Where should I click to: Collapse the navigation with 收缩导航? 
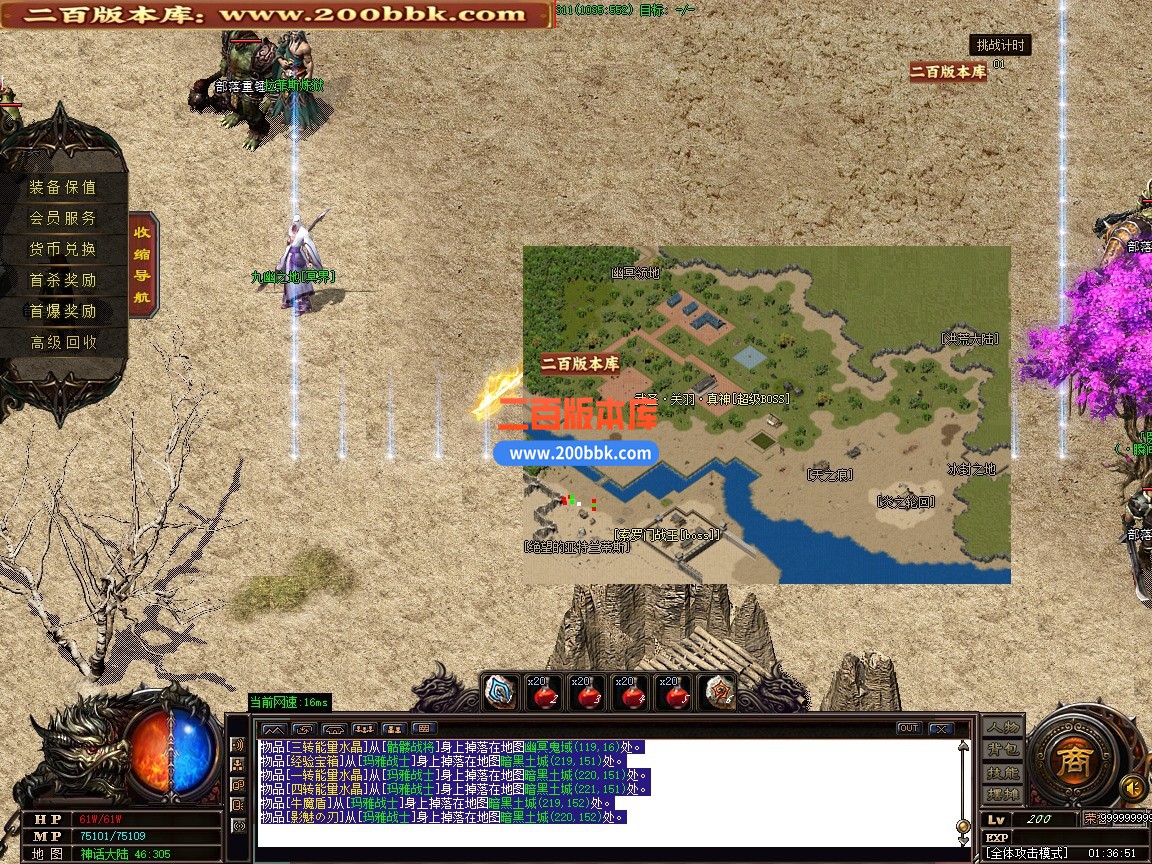pos(143,264)
